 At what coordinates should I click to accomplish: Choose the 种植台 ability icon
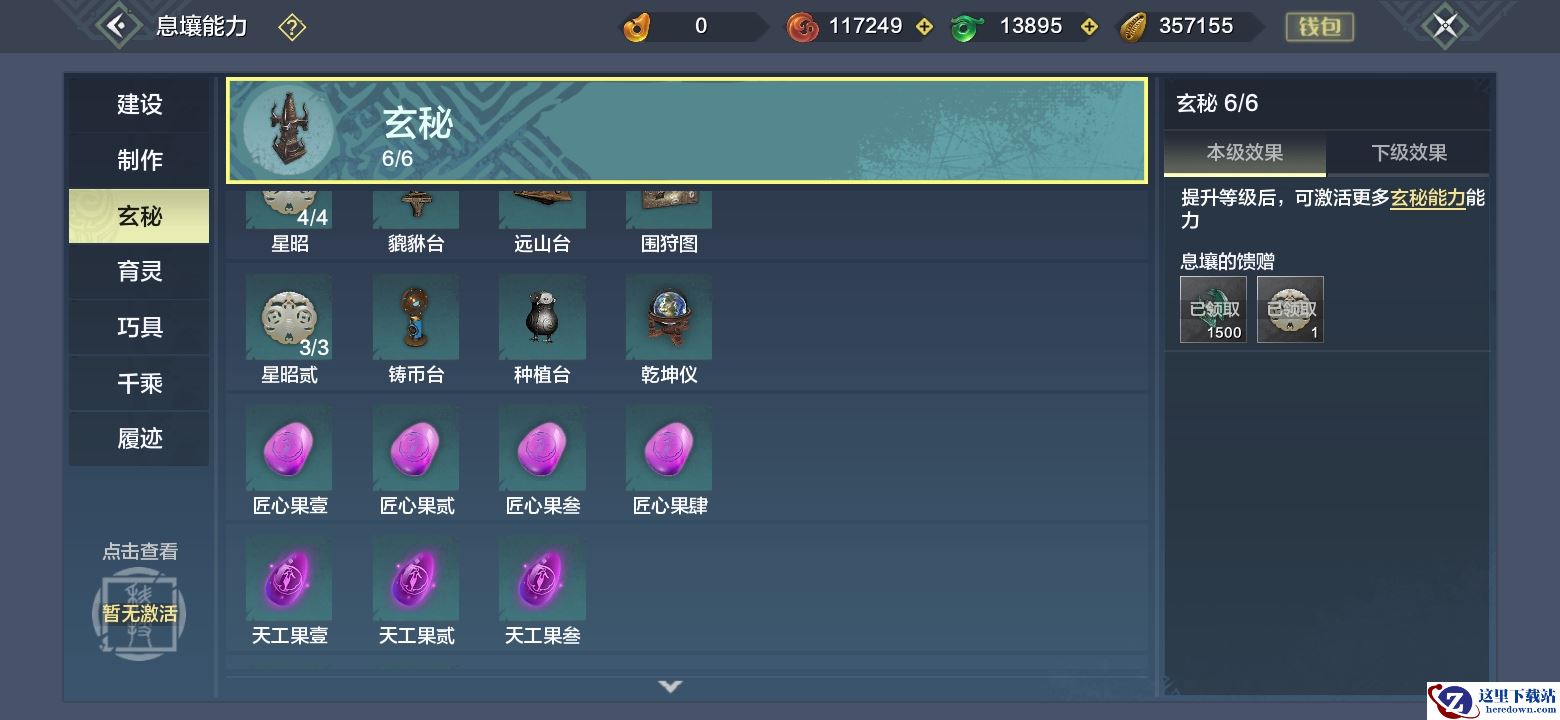(542, 318)
